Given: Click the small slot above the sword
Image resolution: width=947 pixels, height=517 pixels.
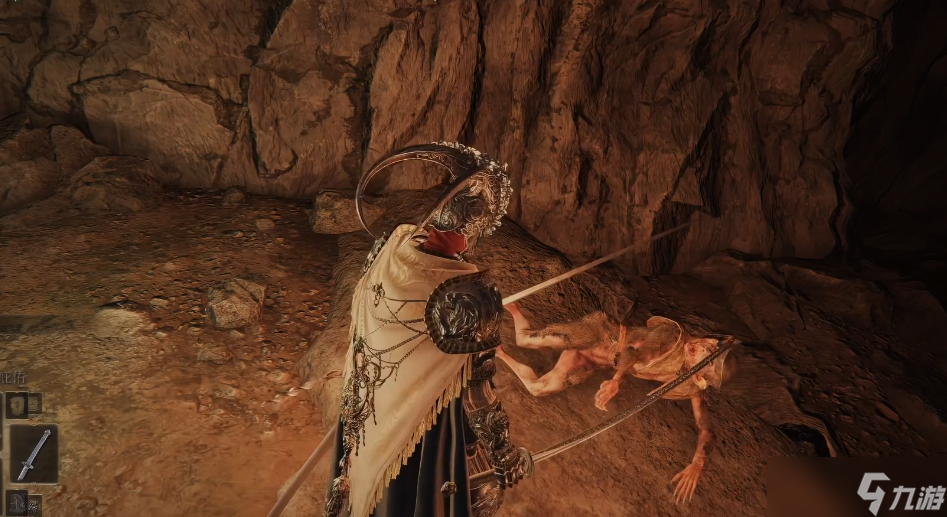Looking at the screenshot, I should [19, 404].
